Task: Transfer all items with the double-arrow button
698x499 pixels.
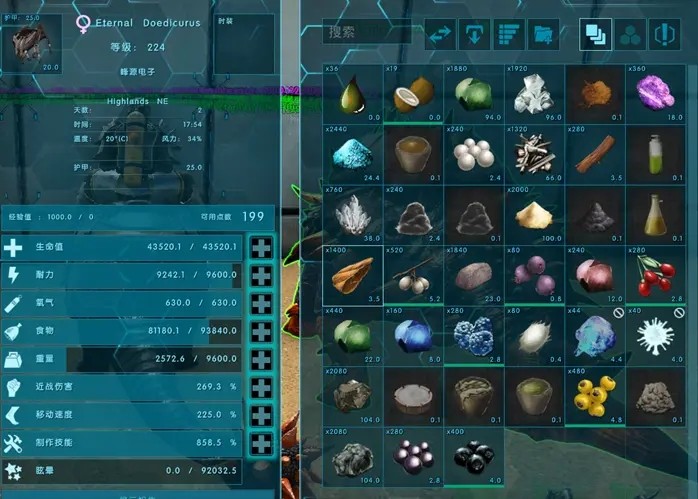Action: click(441, 35)
